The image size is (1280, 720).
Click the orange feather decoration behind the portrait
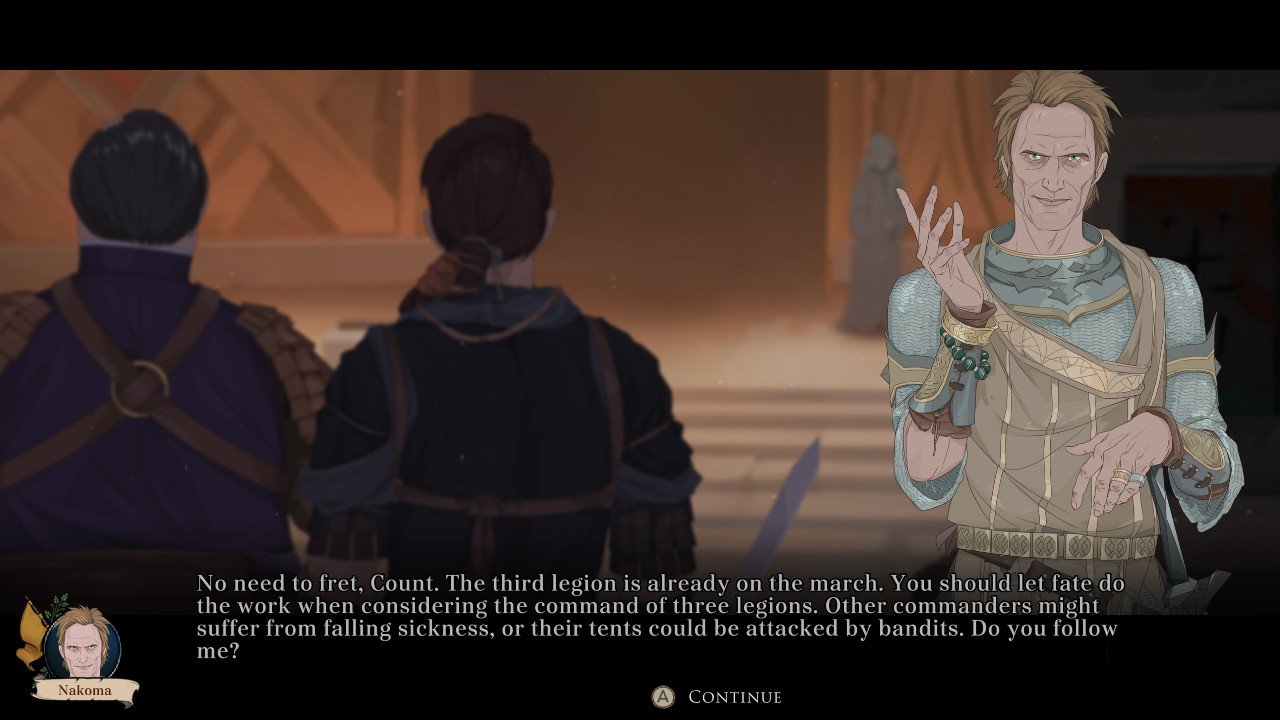[34, 626]
